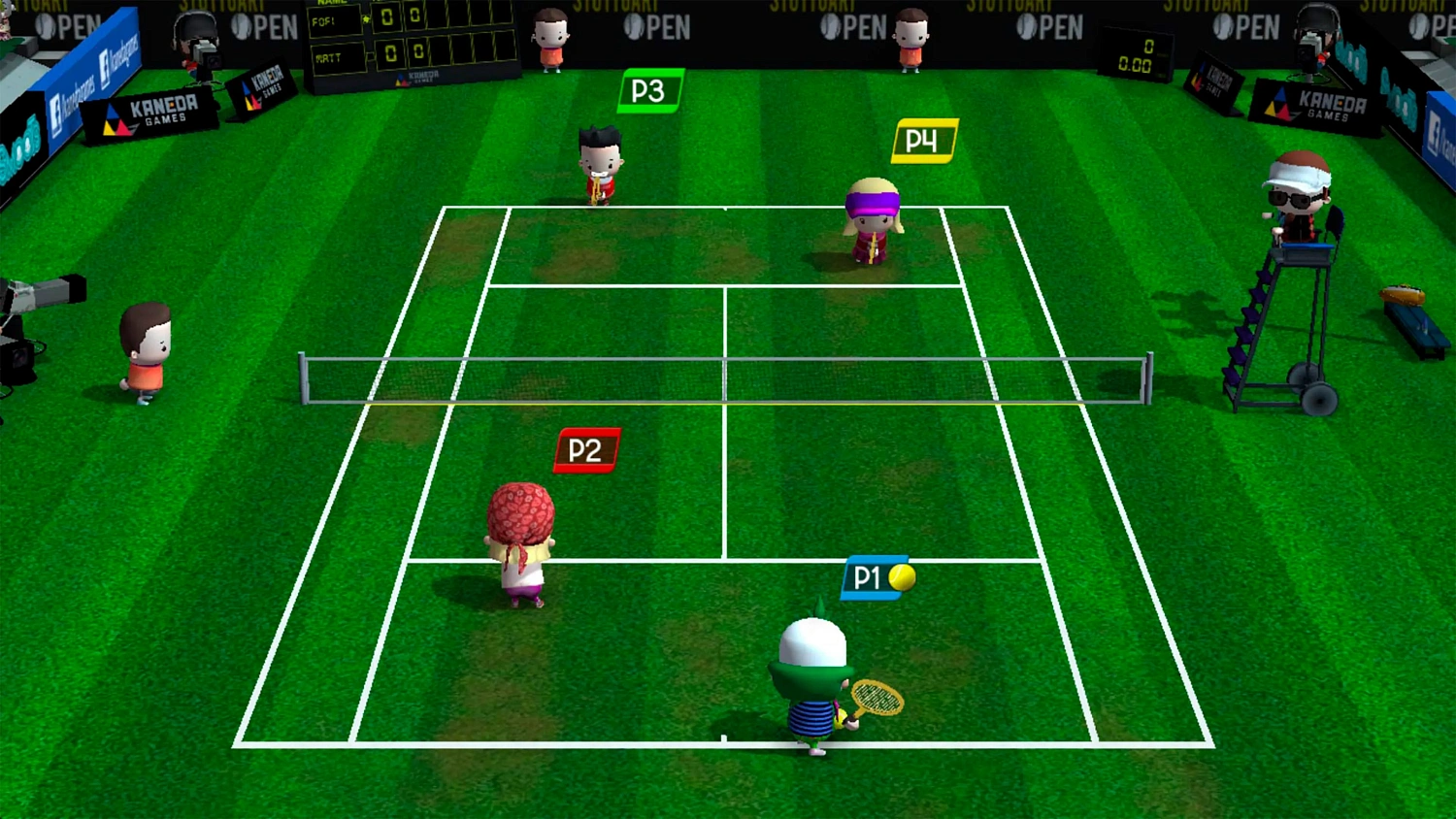Click the spectator above the P4 flag

pos(910,39)
